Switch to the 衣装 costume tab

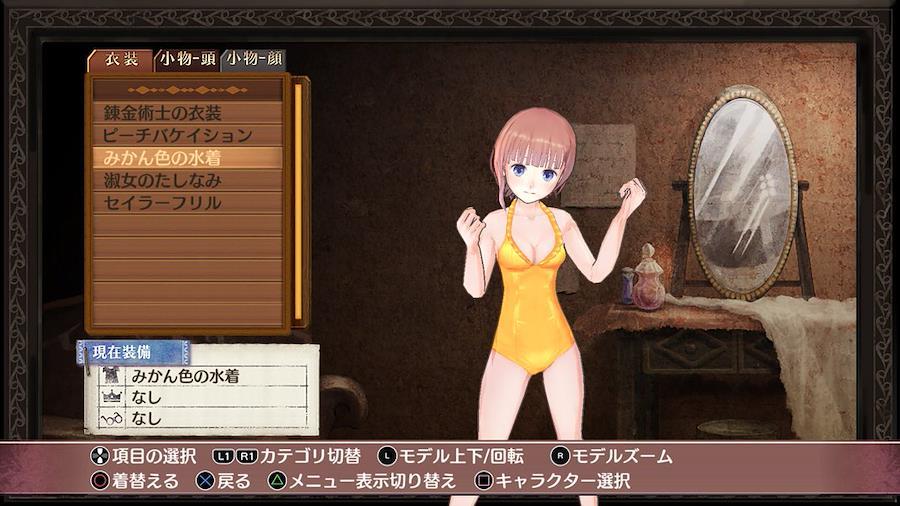point(121,59)
